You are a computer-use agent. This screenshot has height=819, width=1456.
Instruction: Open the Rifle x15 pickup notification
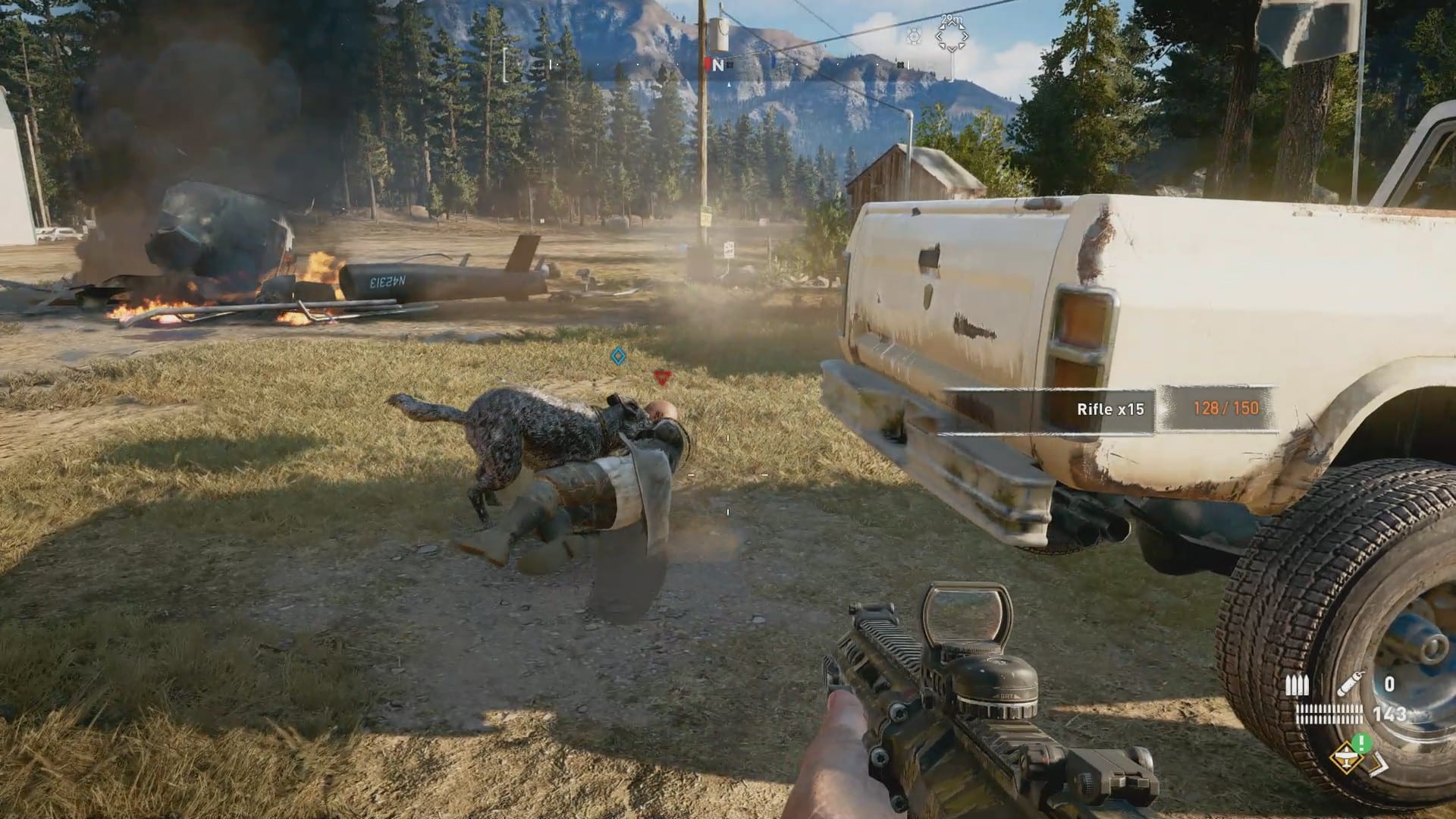pyautogui.click(x=1110, y=409)
